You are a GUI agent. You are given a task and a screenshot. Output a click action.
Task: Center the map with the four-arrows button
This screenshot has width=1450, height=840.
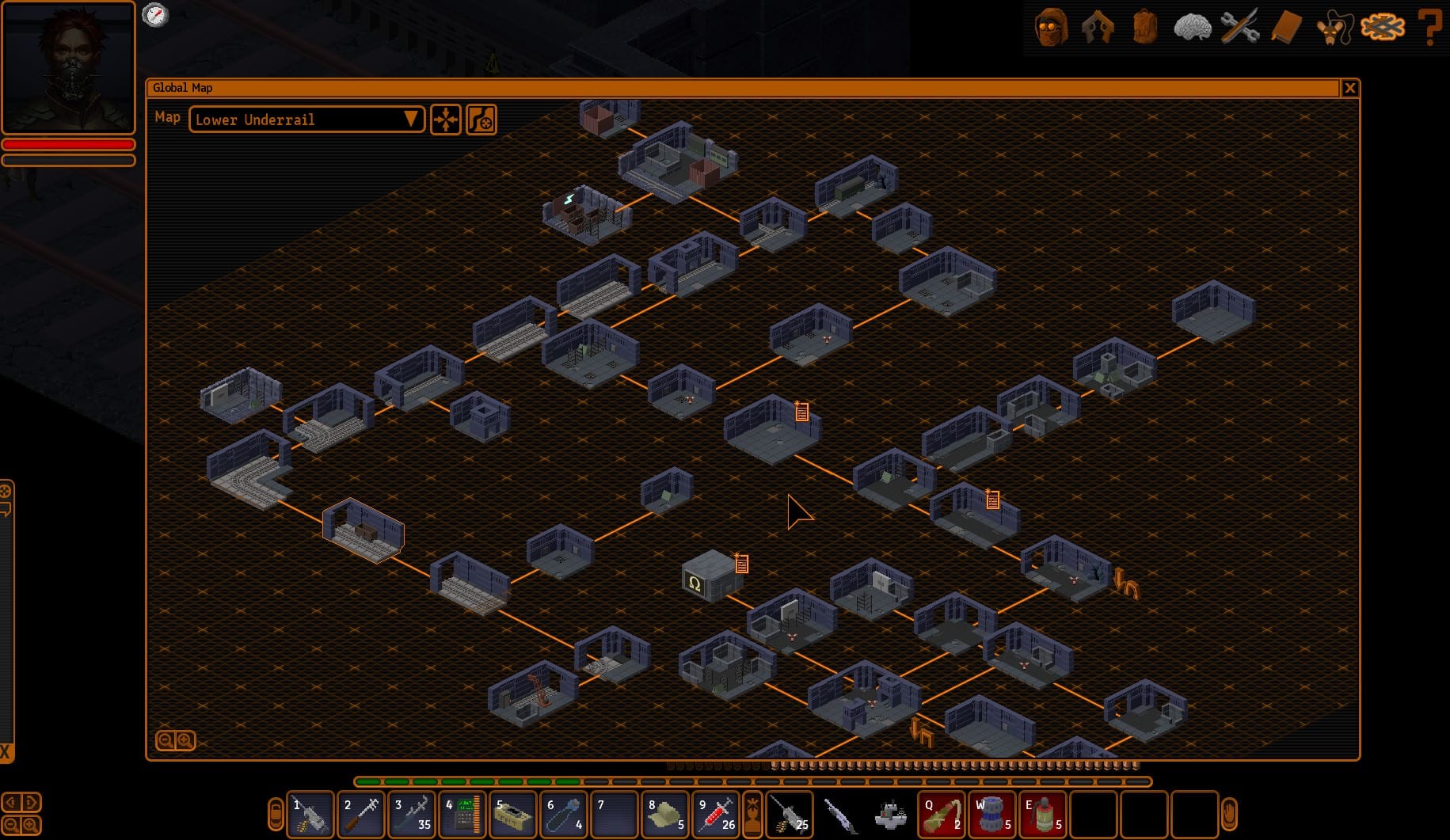[446, 120]
